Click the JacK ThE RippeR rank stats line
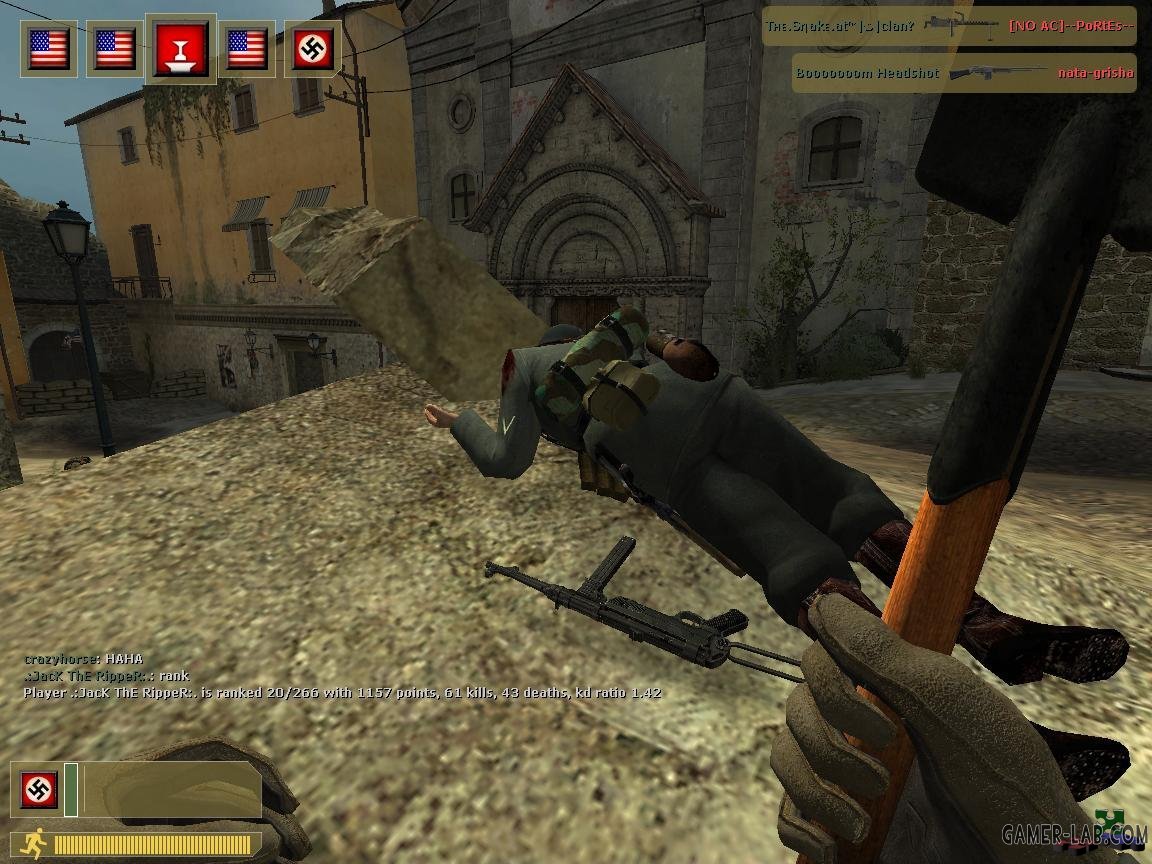 (x=342, y=692)
